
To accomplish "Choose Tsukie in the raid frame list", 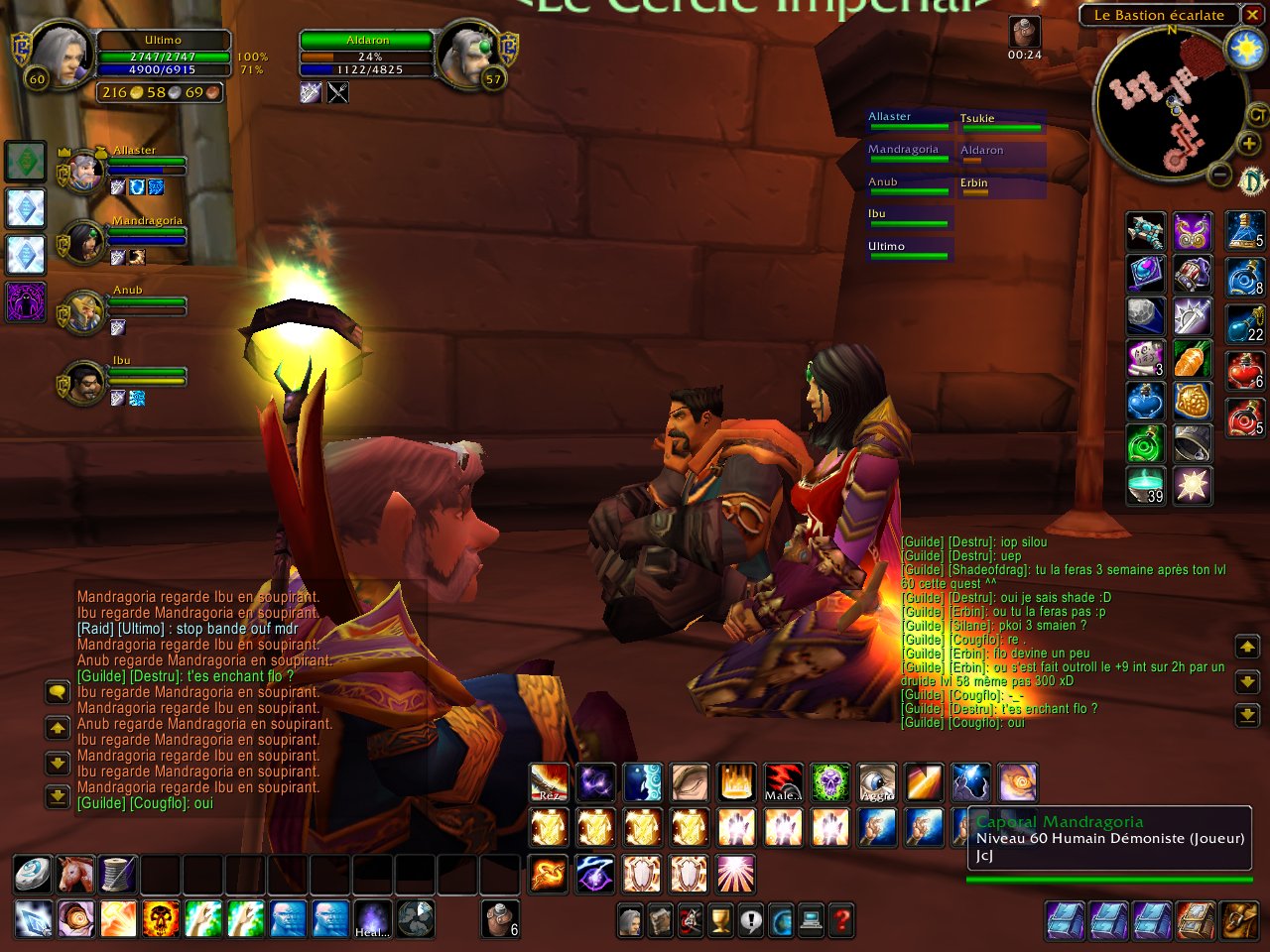I will 1000,122.
